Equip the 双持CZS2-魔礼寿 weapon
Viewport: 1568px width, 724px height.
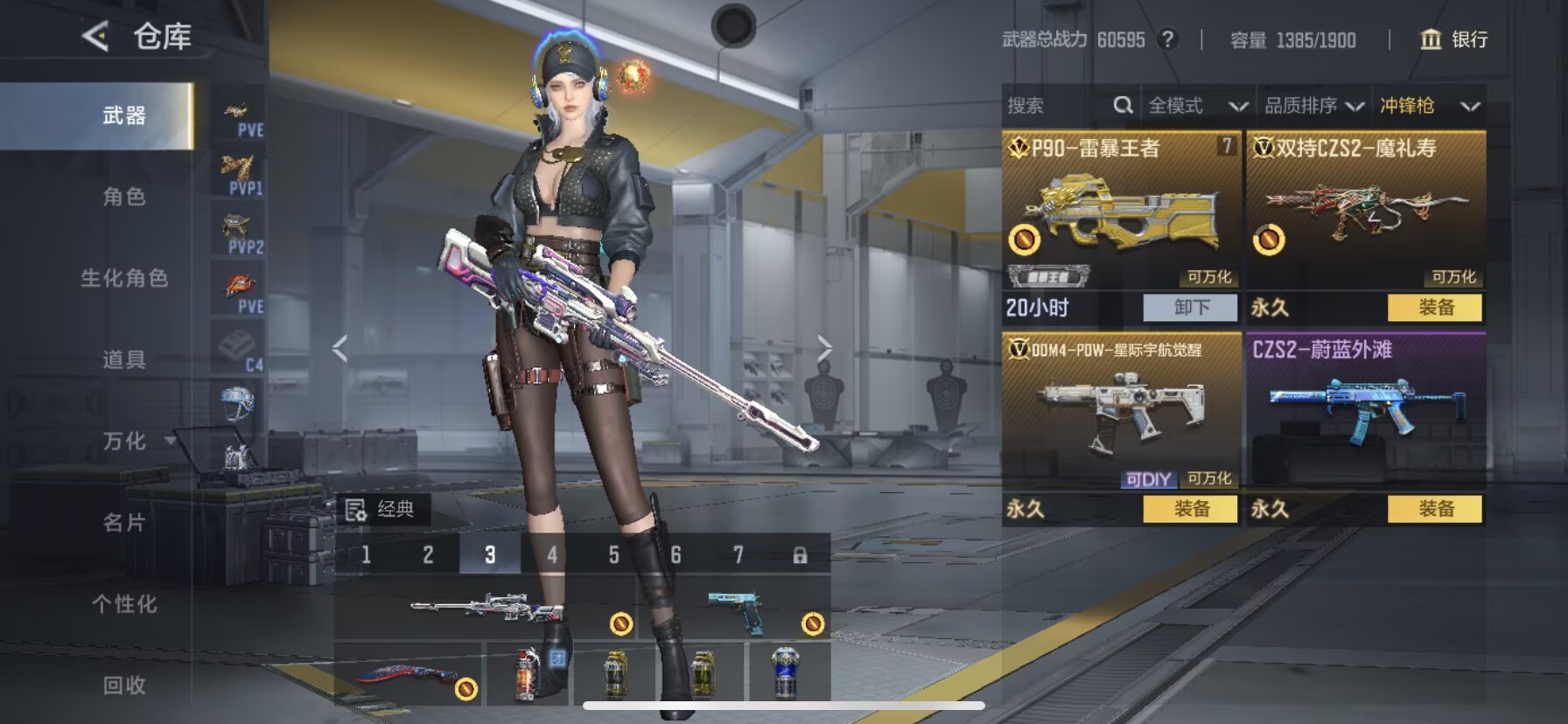point(1435,308)
